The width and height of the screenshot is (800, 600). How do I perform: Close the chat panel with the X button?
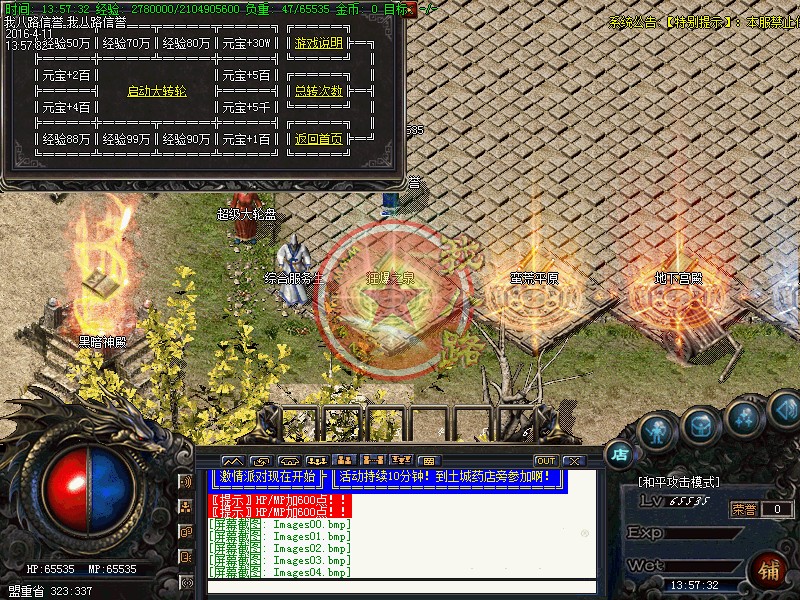pos(573,461)
